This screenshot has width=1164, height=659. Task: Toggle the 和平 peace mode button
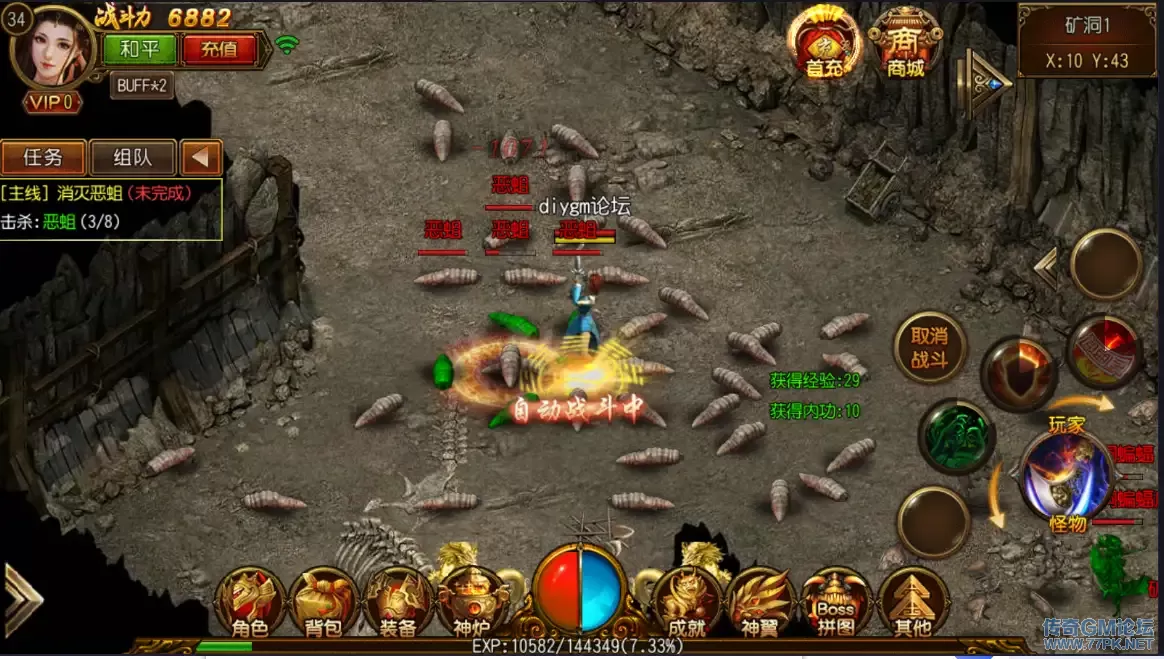[x=139, y=48]
